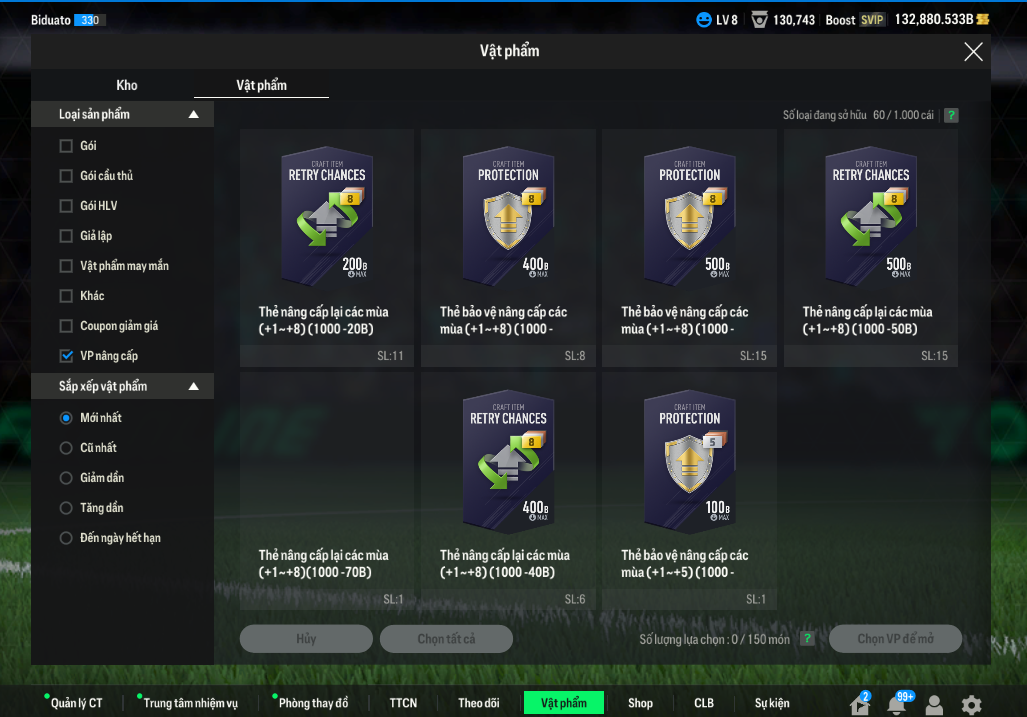
Task: Select the Đến ngày hết hạn sort option
Action: pos(67,538)
